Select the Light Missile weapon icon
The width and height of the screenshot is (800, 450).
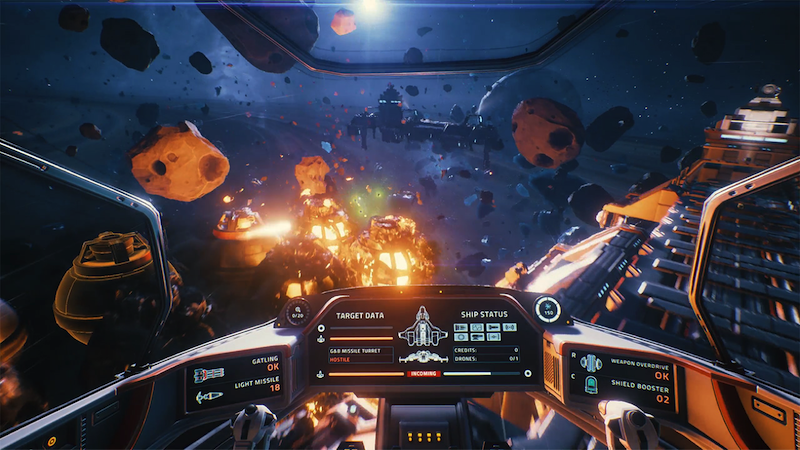[208, 396]
